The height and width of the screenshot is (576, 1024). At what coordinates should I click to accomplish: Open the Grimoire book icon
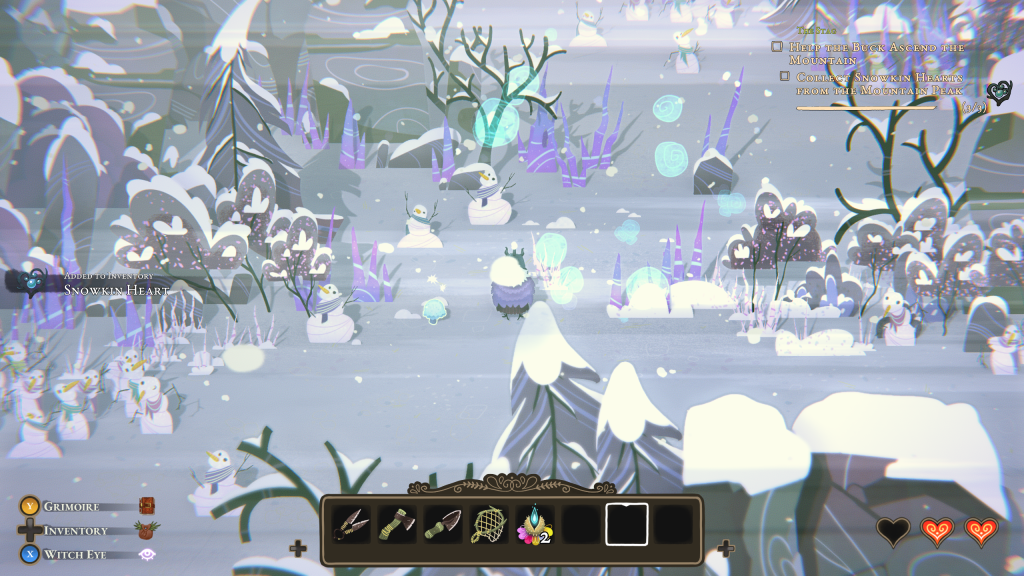point(147,506)
